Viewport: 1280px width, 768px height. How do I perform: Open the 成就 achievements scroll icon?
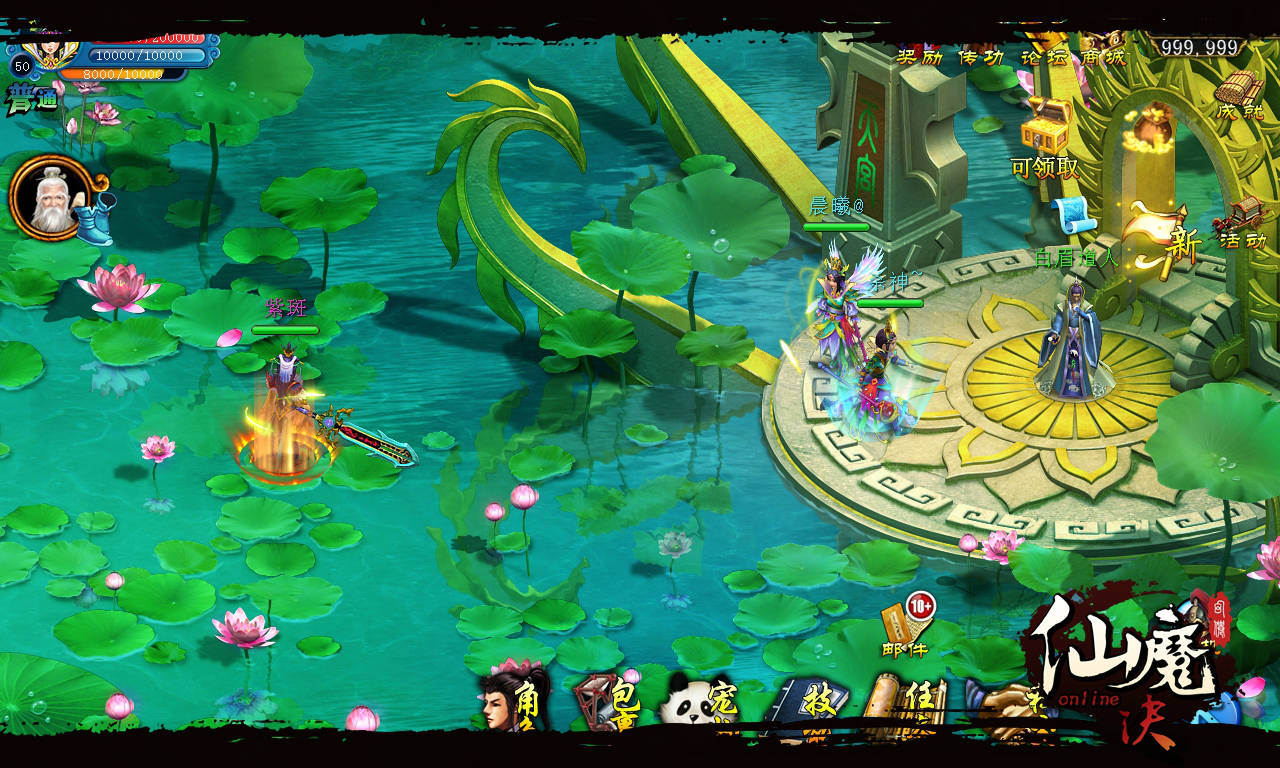click(x=1239, y=96)
